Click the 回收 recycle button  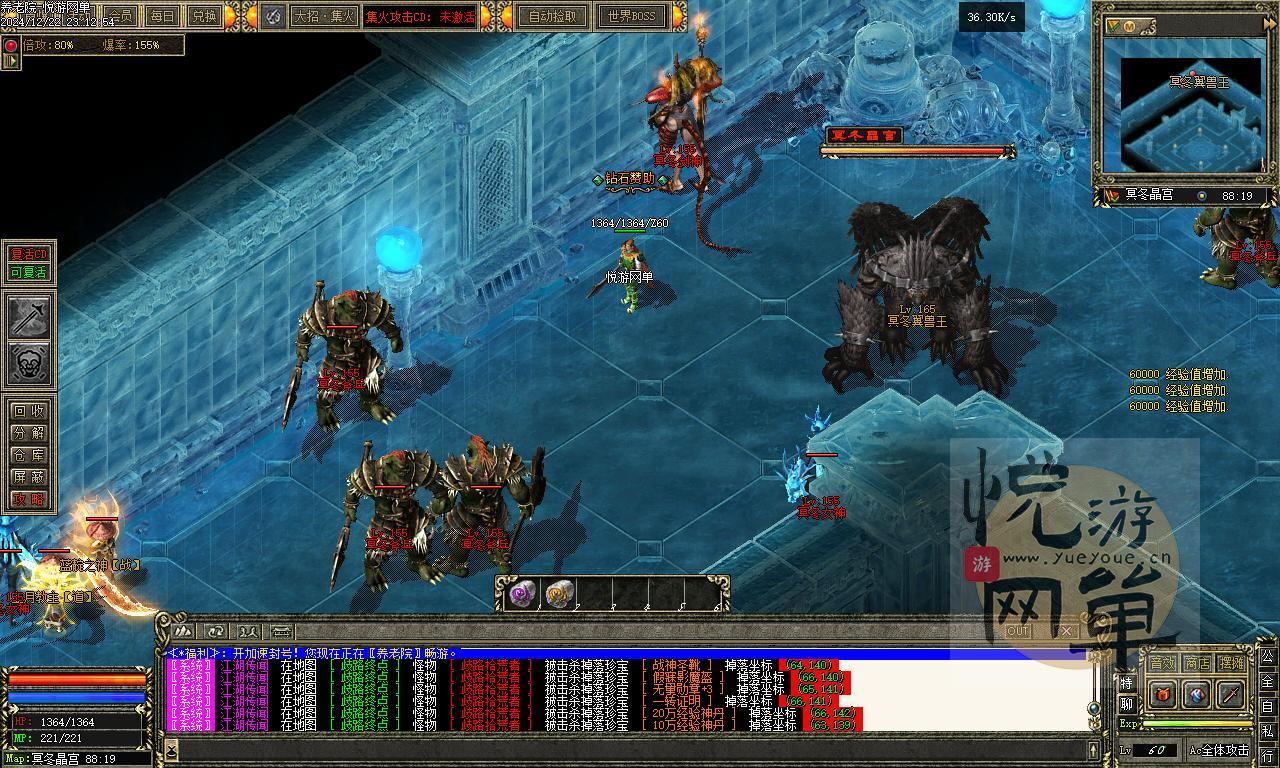click(x=29, y=411)
